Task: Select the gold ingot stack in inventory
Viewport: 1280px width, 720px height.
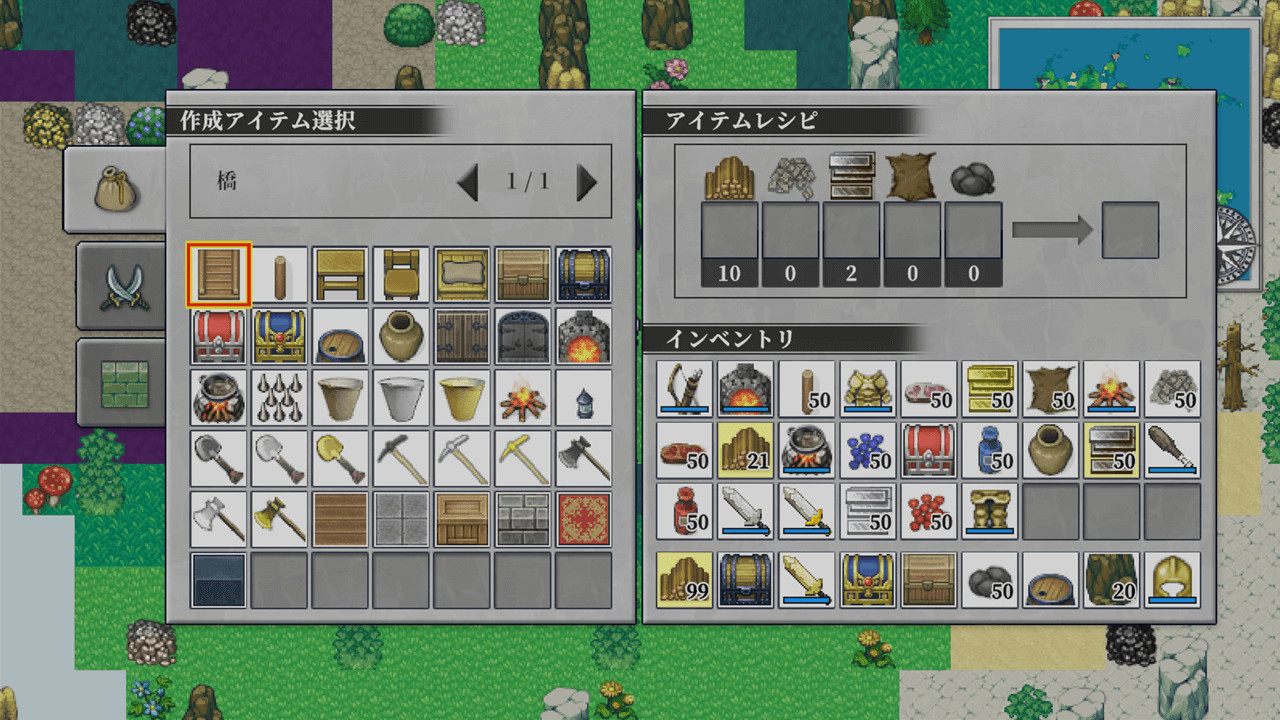Action: [x=990, y=388]
